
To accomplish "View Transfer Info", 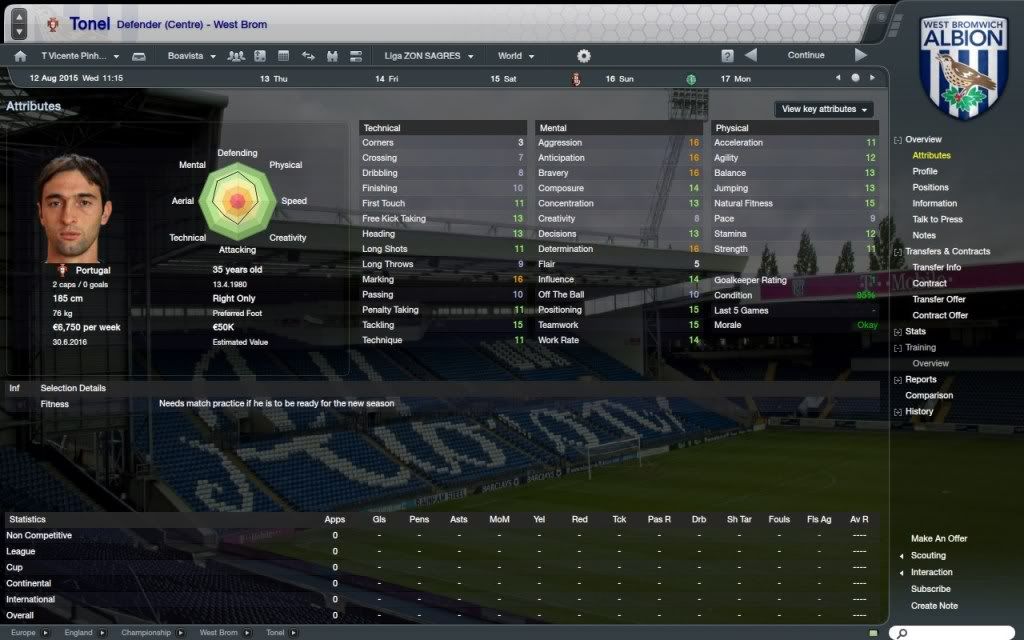I will pyautogui.click(x=936, y=268).
